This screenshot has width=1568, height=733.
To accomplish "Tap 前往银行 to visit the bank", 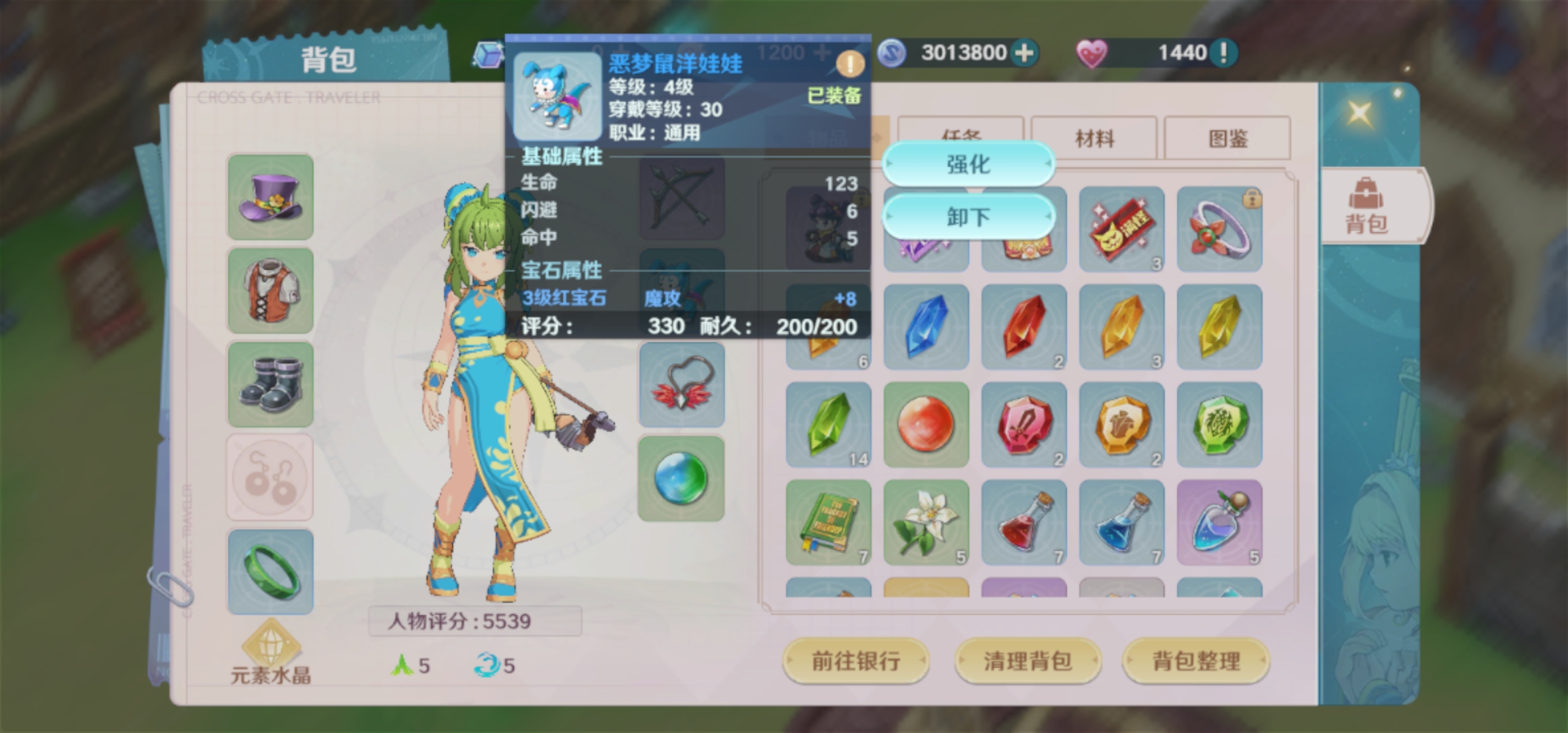I will [857, 660].
